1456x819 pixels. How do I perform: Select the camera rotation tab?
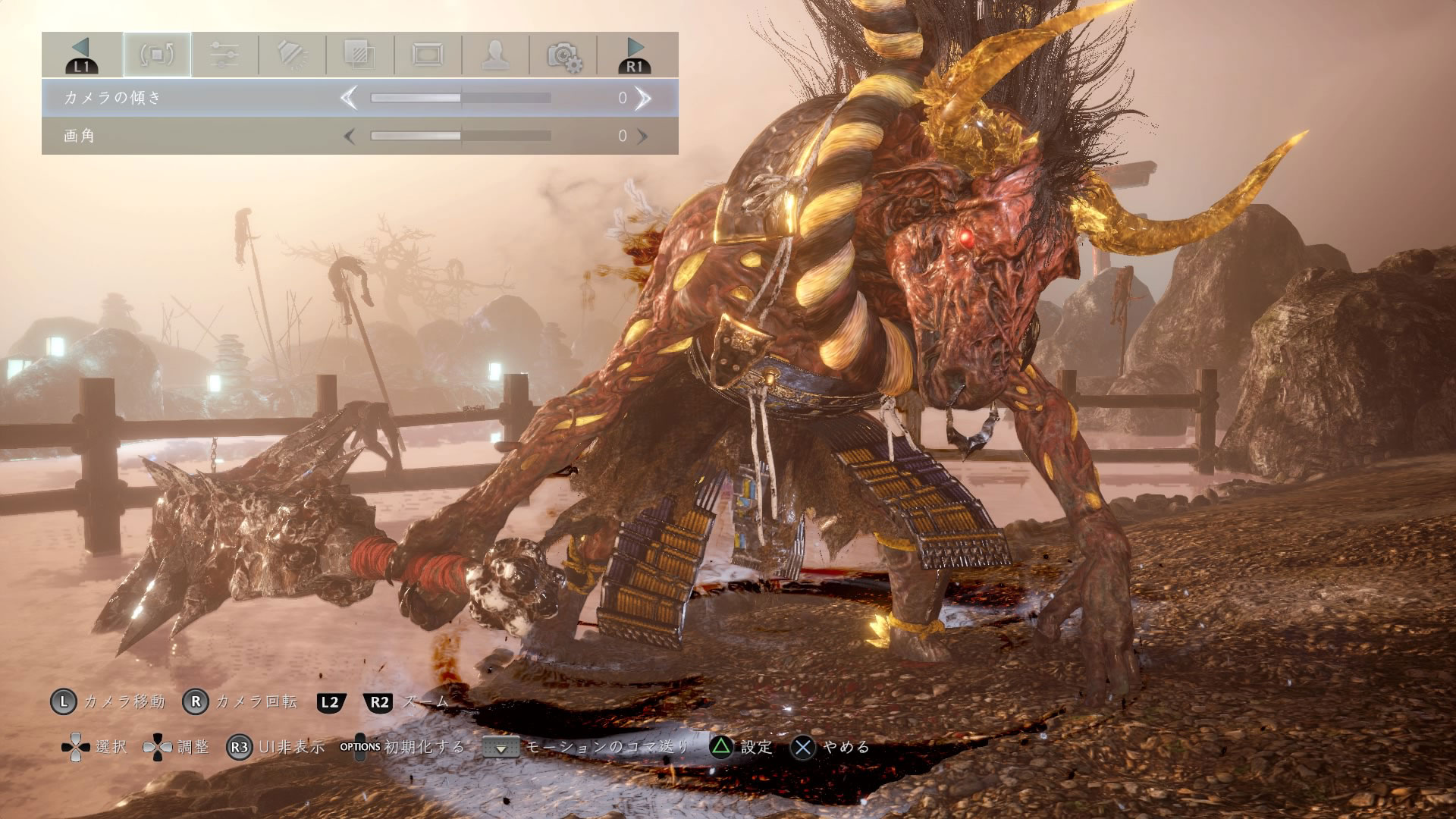click(157, 55)
